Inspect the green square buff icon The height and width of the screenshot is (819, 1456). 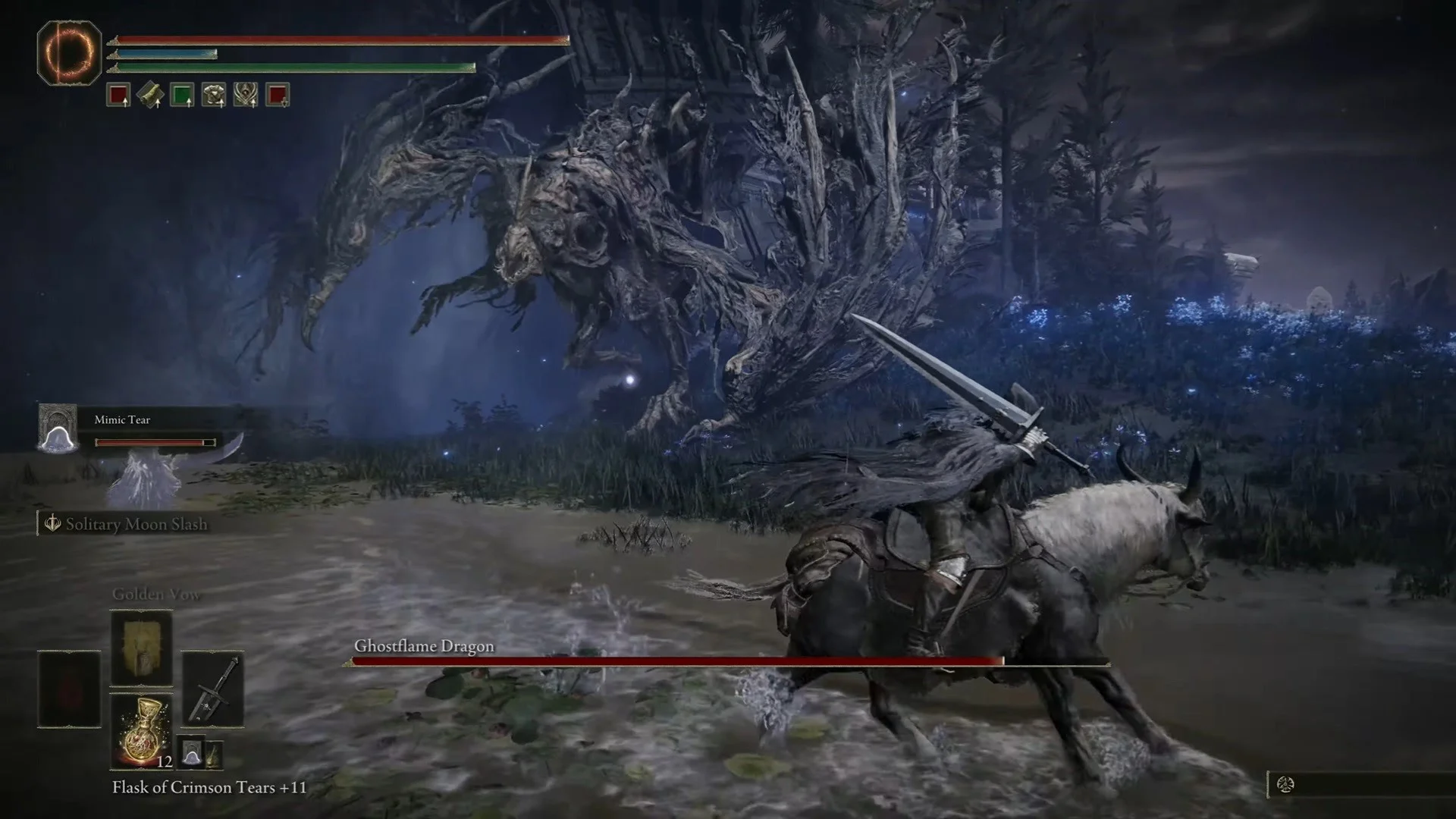182,95
